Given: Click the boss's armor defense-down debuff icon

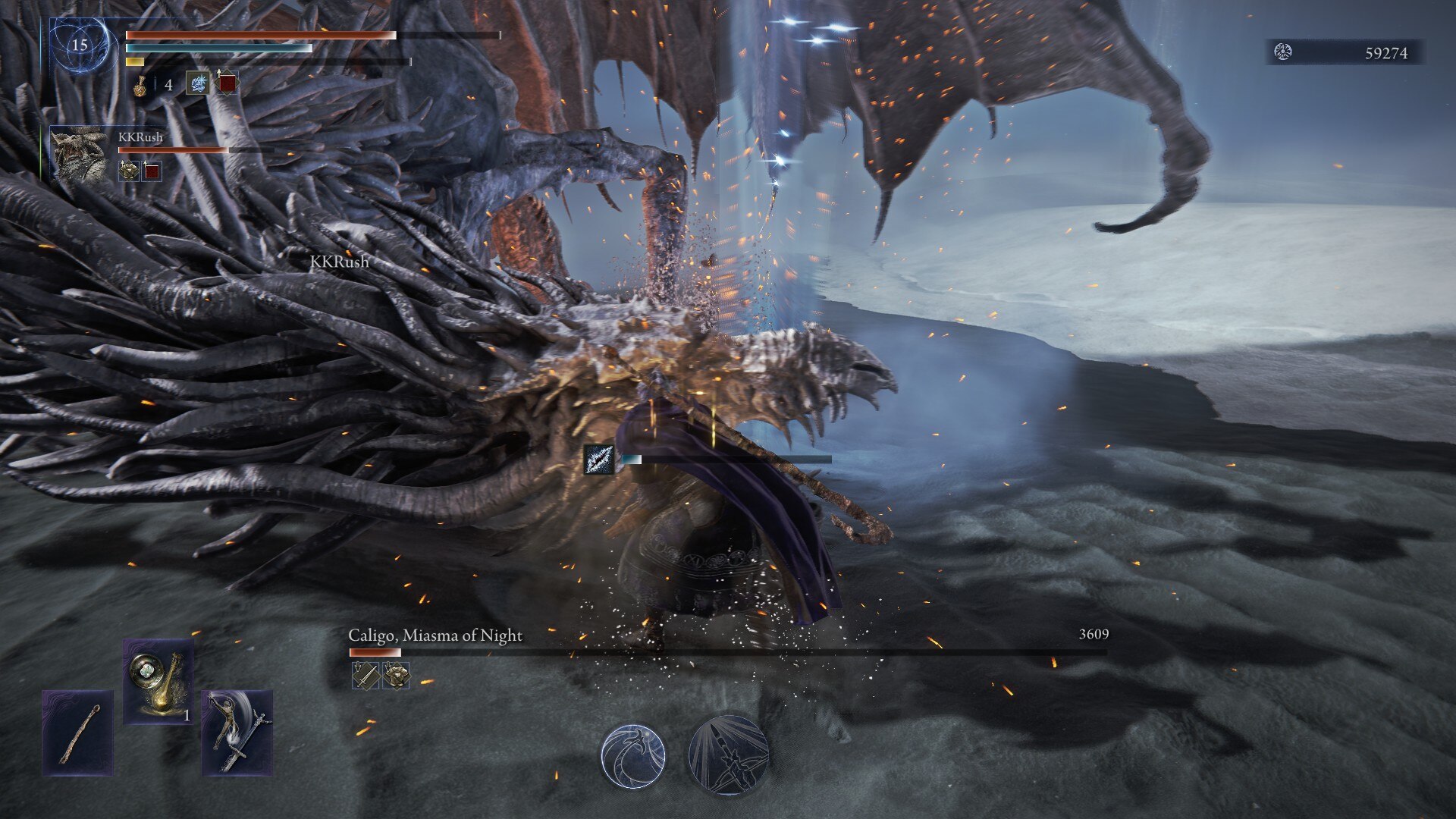Looking at the screenshot, I should 396,676.
